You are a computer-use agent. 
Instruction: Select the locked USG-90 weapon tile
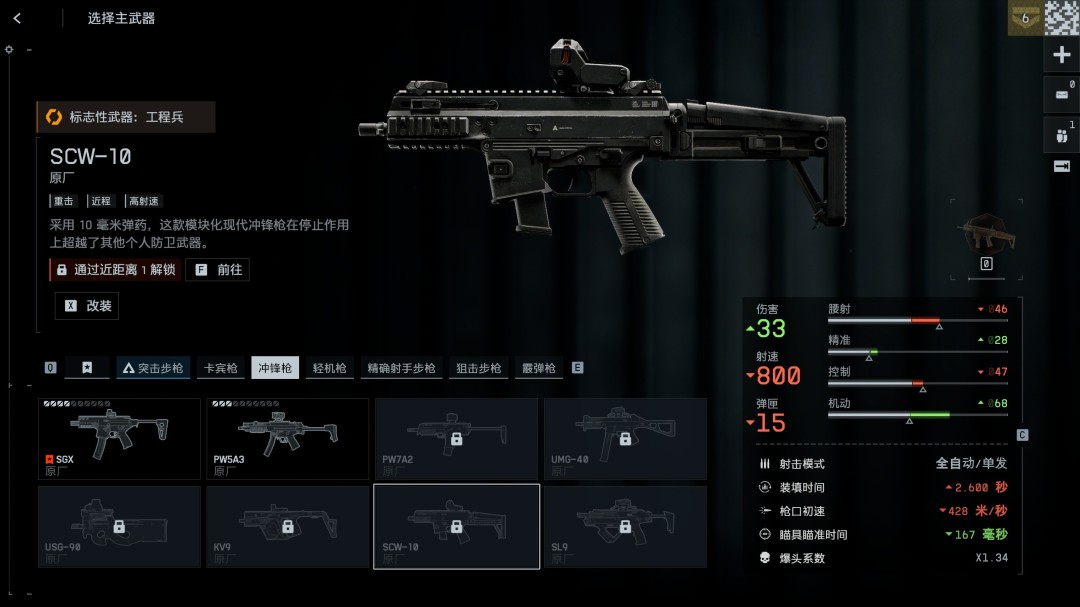(120, 527)
